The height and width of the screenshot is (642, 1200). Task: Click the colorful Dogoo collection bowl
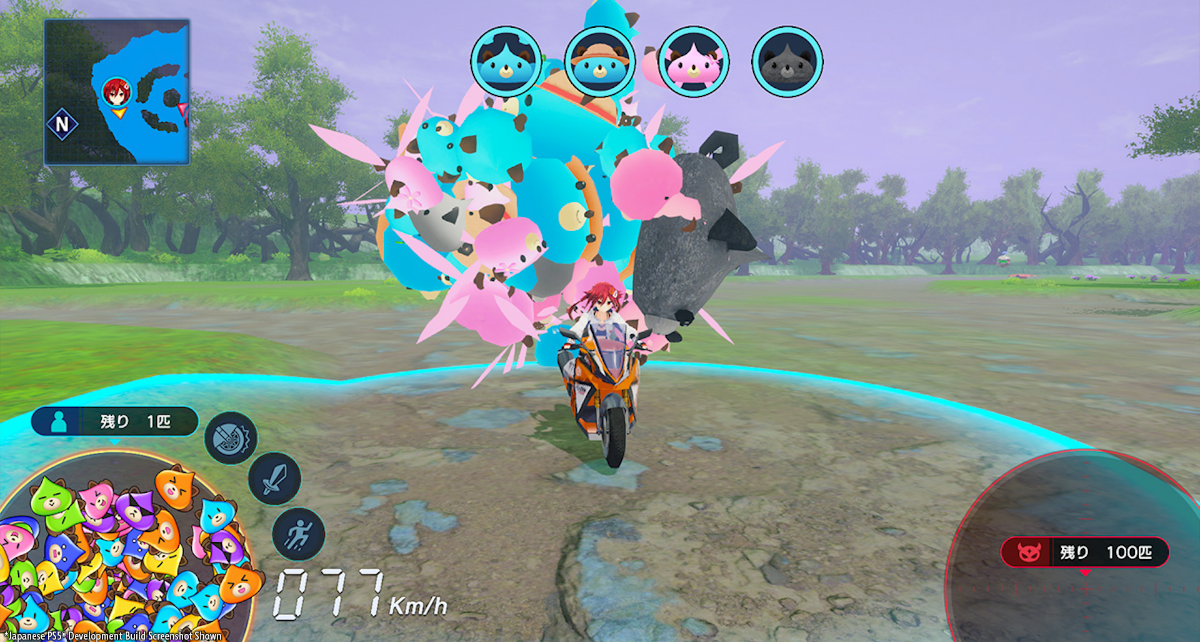point(120,560)
